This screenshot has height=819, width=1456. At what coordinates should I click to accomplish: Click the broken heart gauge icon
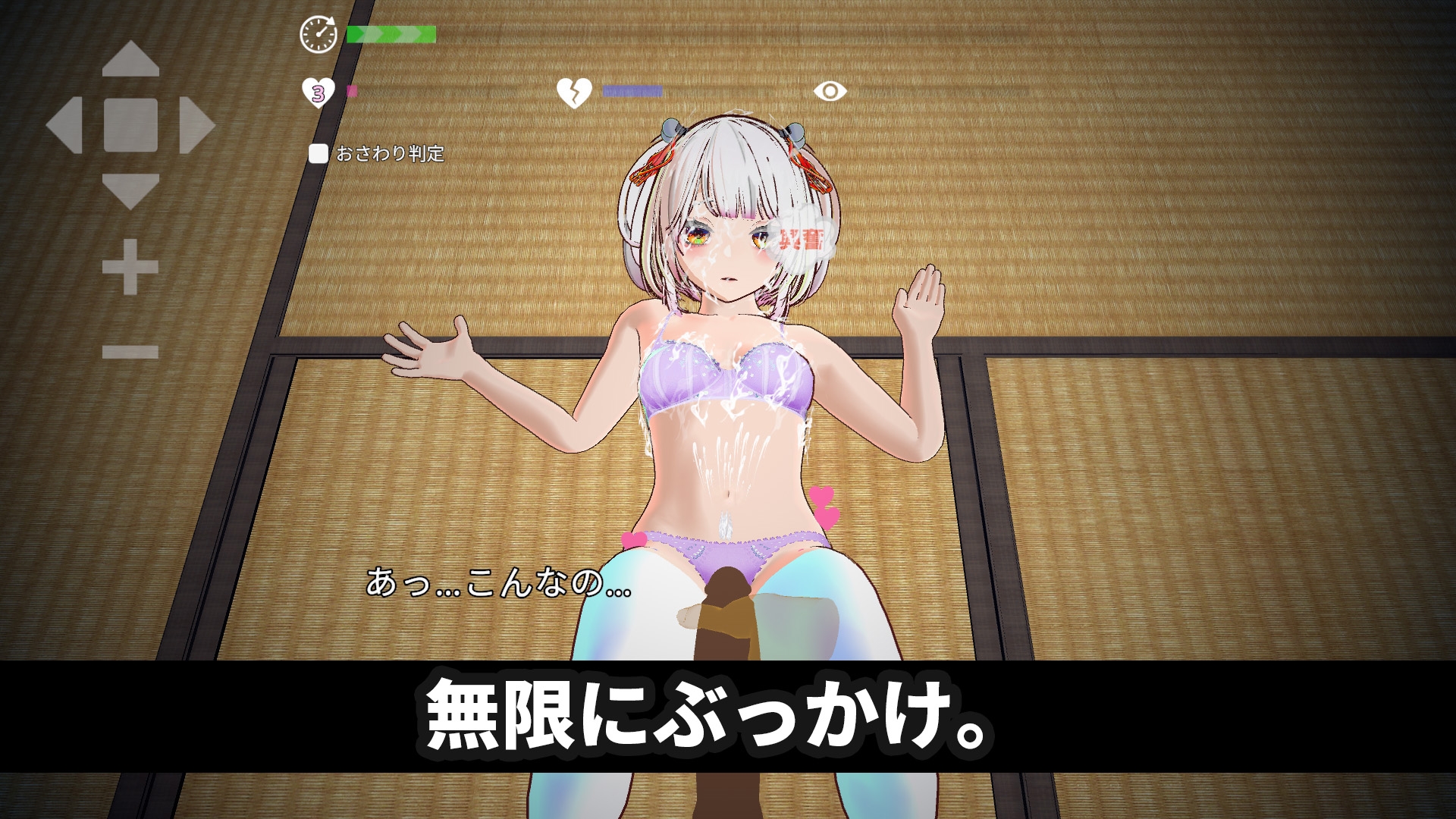575,91
